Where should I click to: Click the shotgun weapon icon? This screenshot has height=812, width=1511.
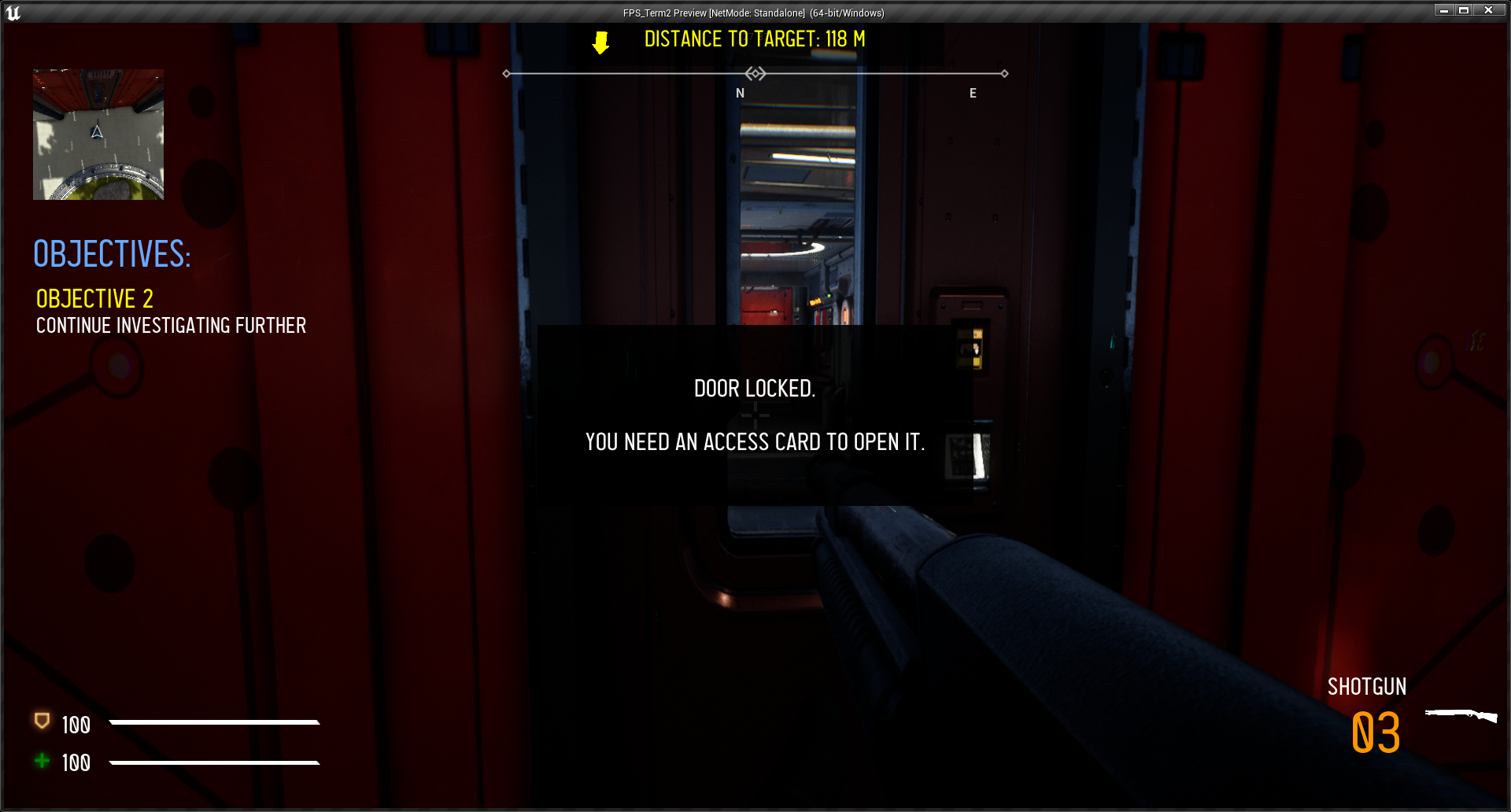point(1461,715)
